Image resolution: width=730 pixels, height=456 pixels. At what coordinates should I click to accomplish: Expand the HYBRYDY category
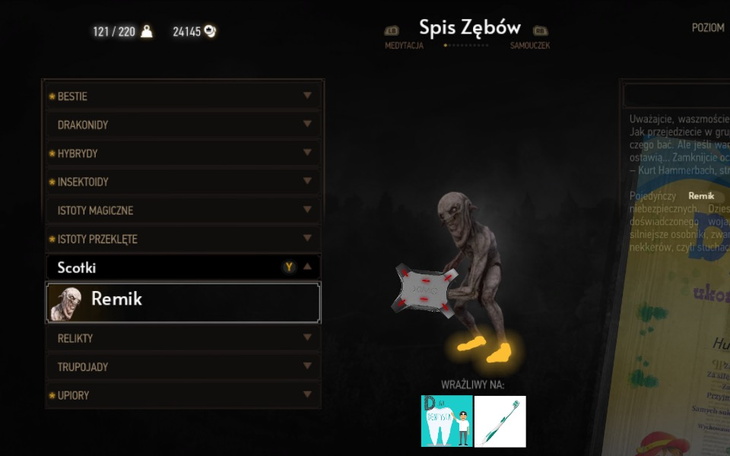coord(182,153)
